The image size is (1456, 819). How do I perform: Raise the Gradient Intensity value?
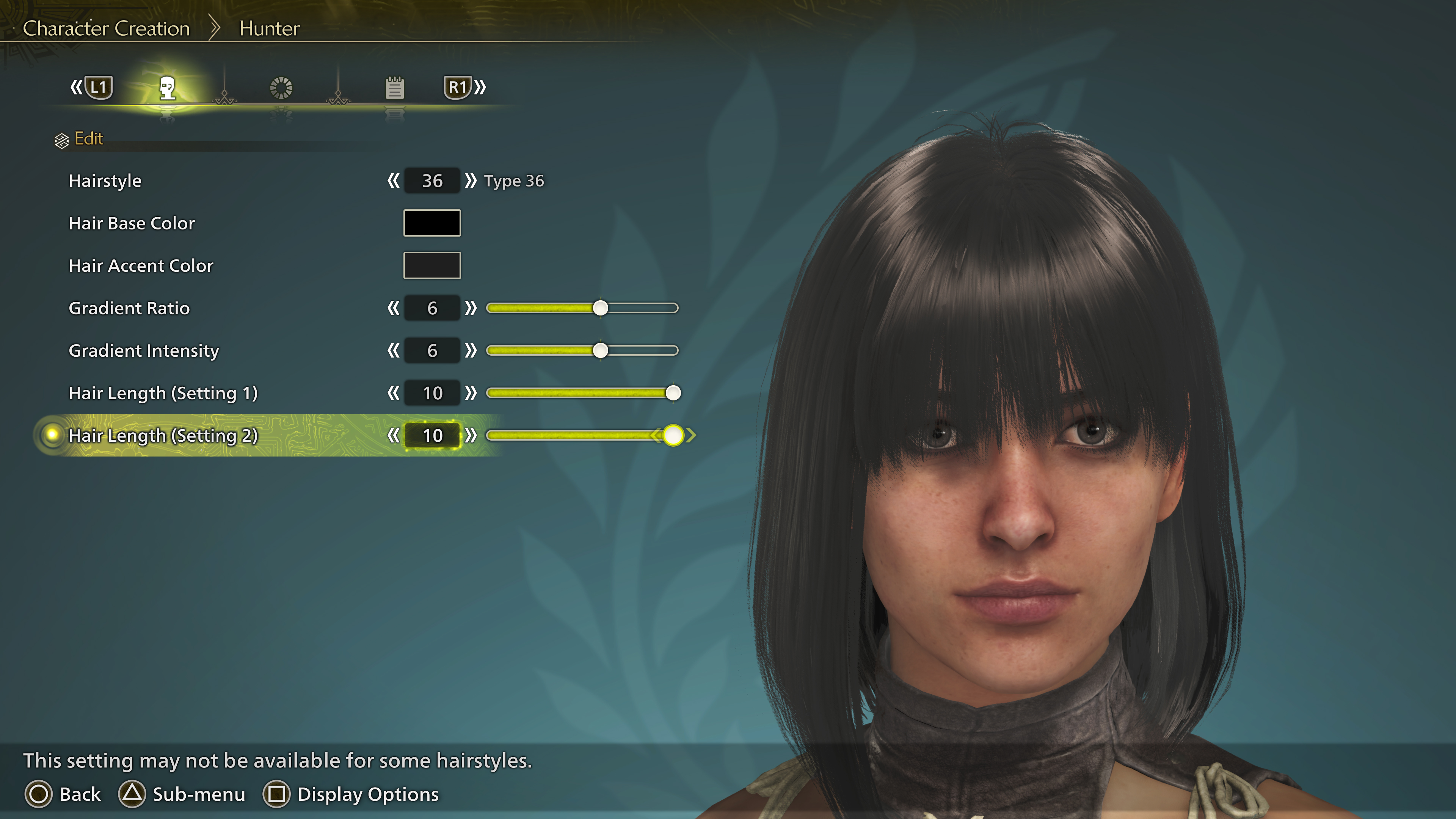point(470,350)
